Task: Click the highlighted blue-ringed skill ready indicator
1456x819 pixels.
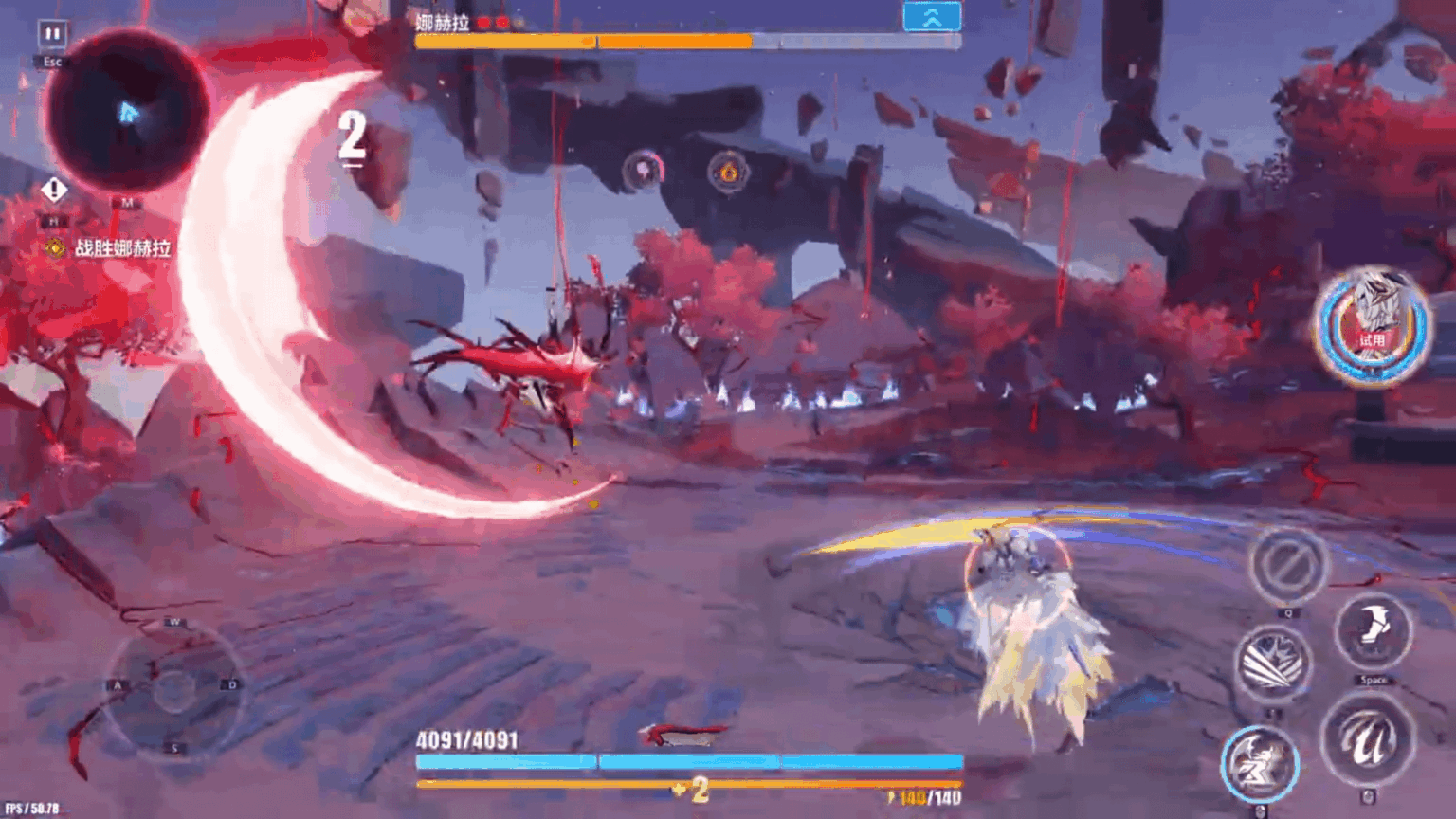Action: click(x=1262, y=761)
